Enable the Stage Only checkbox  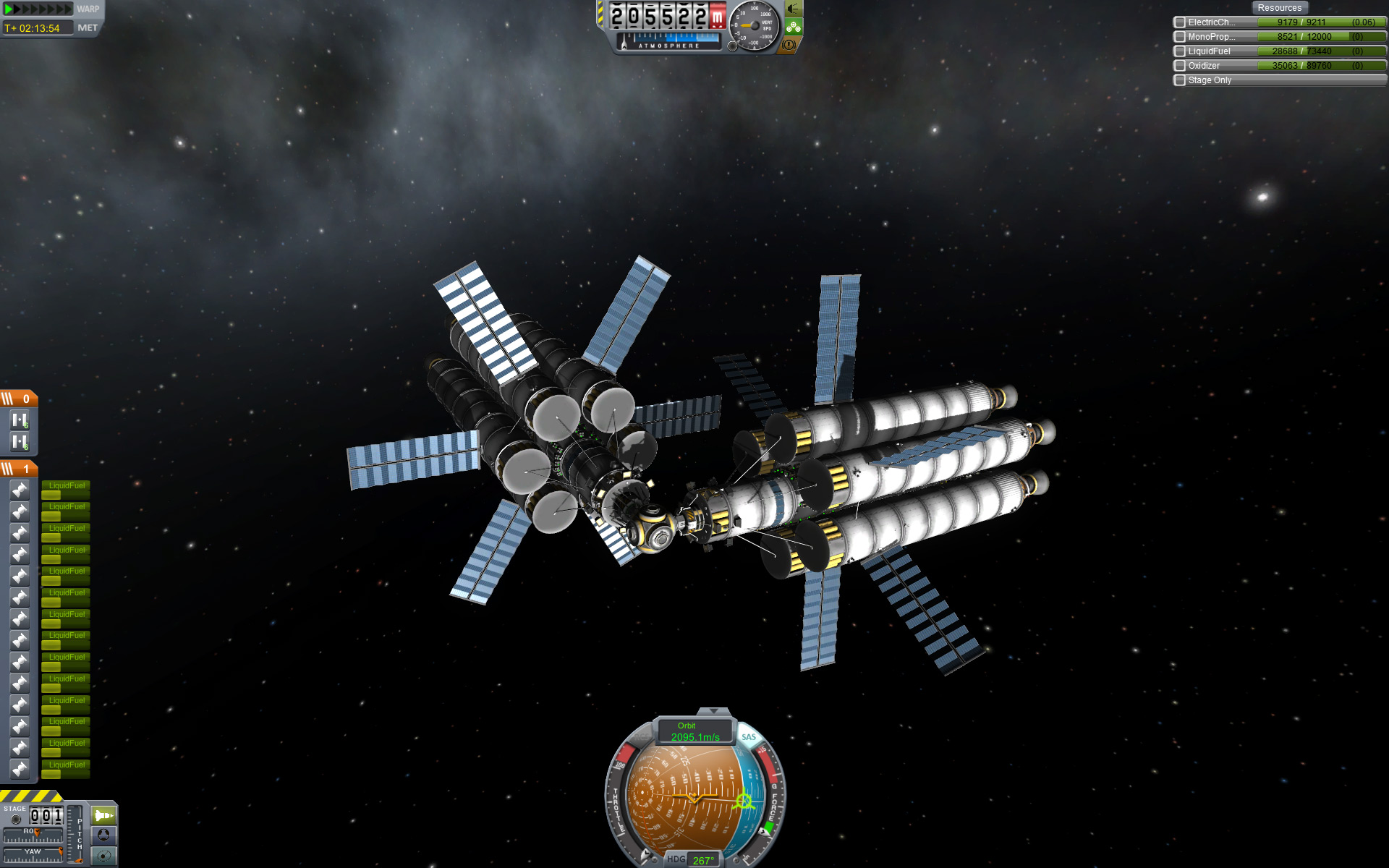[1180, 80]
